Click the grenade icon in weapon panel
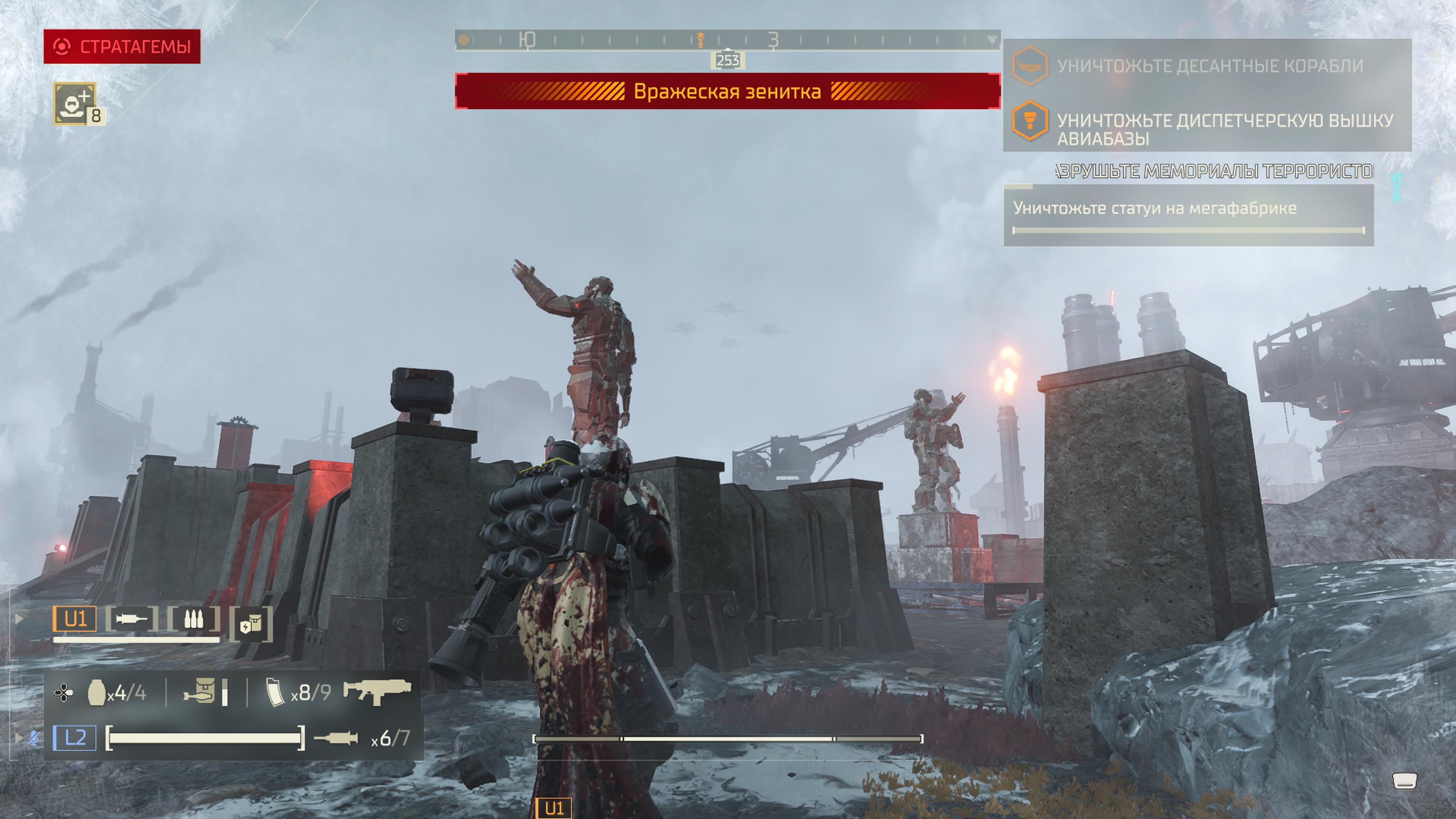The width and height of the screenshot is (1456, 819). tap(97, 692)
